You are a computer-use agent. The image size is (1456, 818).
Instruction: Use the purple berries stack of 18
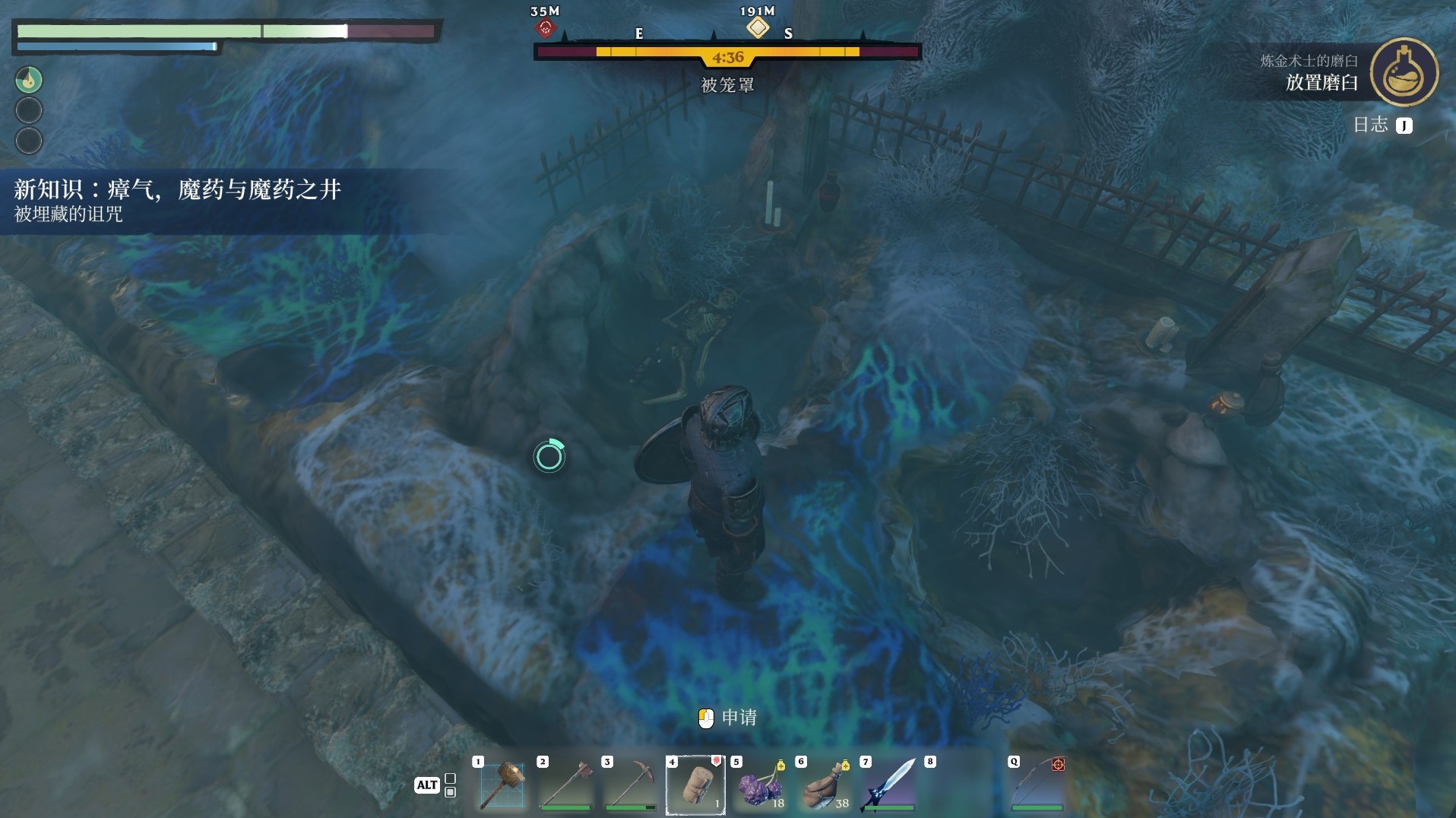coord(760,785)
